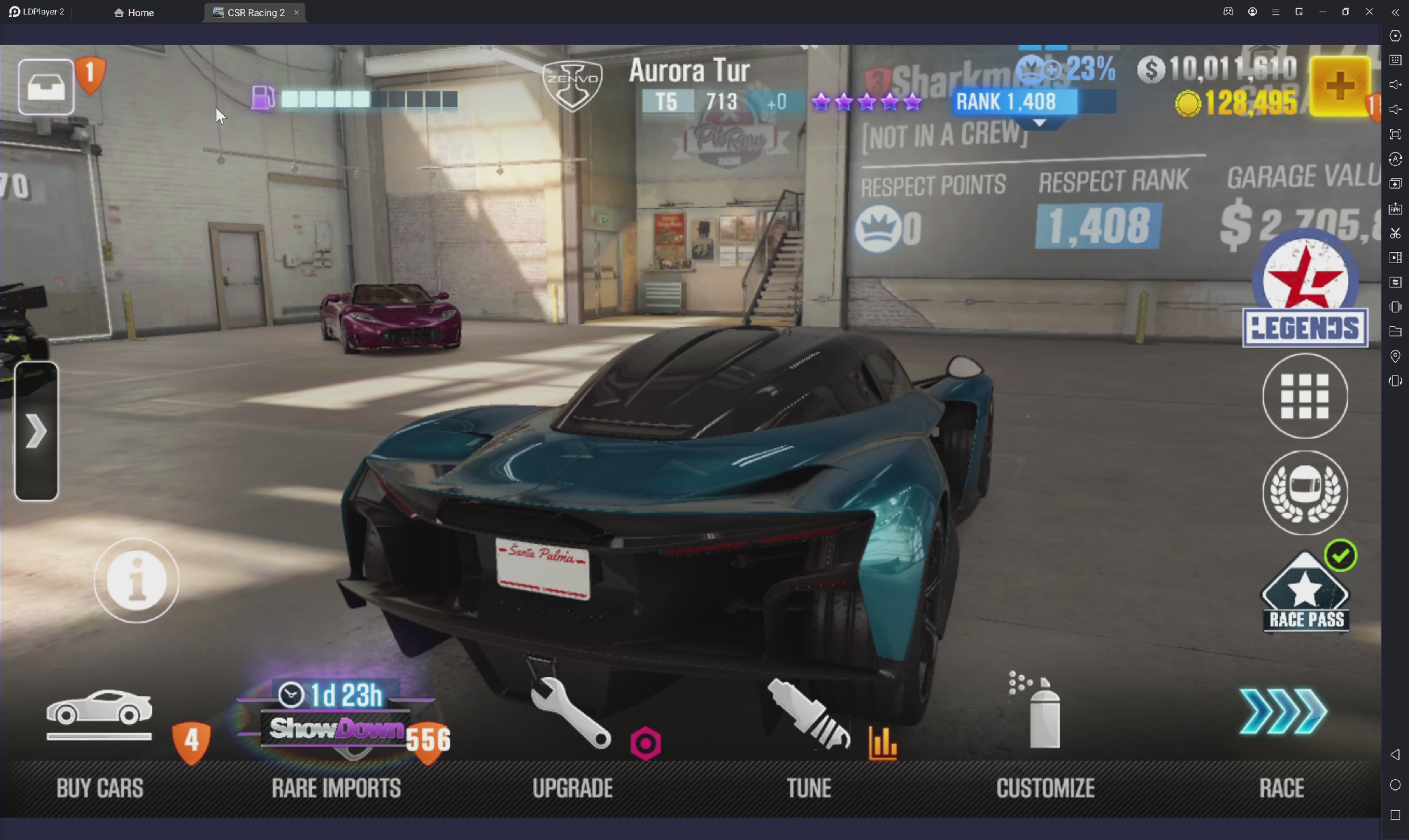Open the nine-square grid menu
The height and width of the screenshot is (840, 1409).
1305,396
